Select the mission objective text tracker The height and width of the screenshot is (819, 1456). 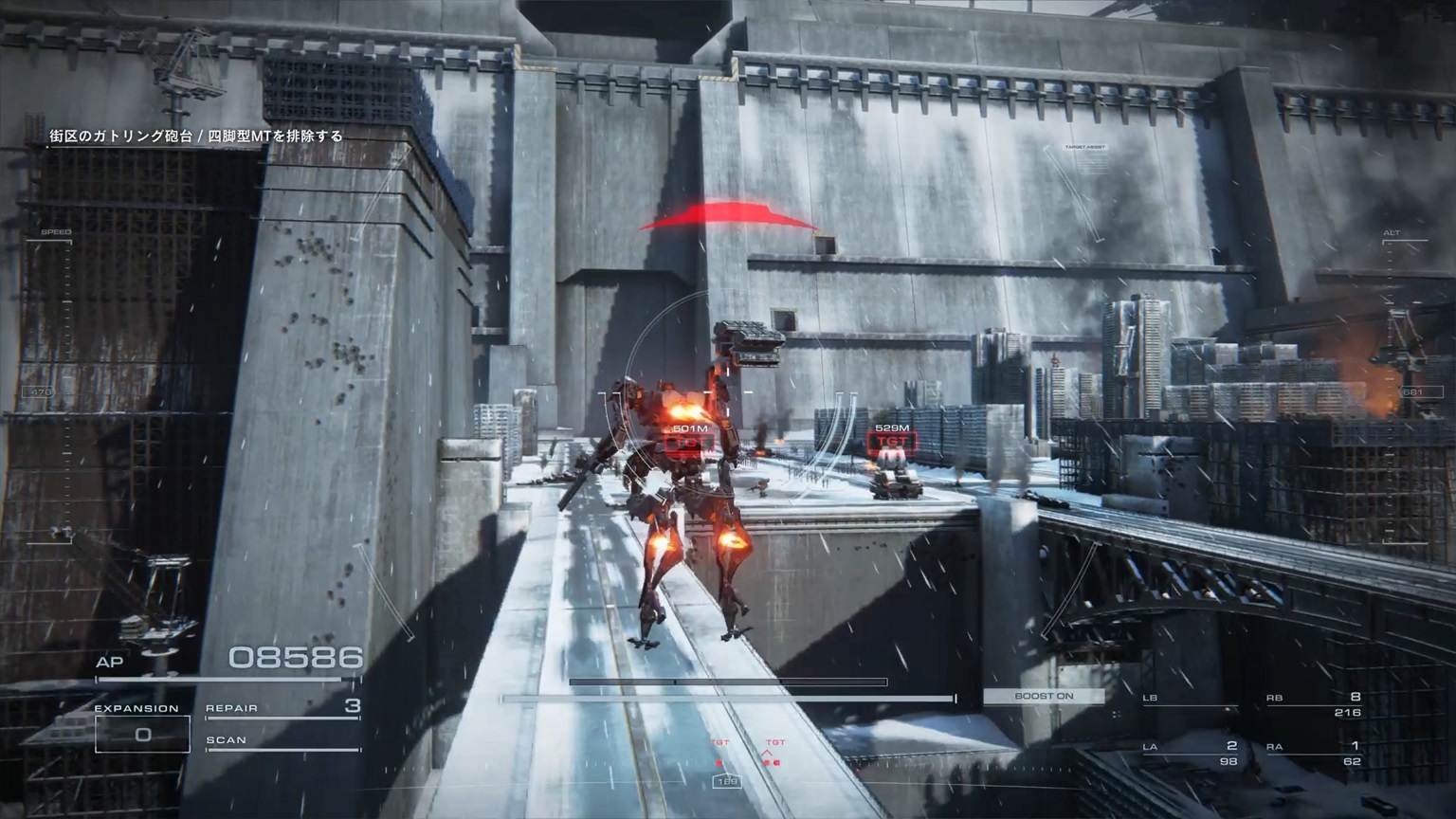coord(196,136)
